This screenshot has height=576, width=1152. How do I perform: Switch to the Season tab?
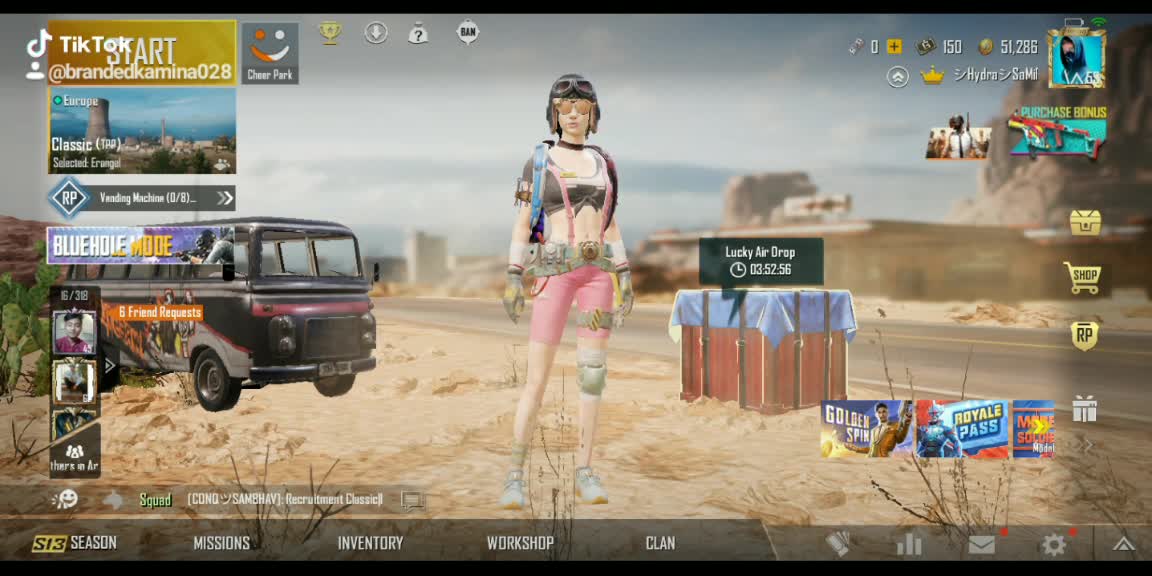(x=74, y=543)
